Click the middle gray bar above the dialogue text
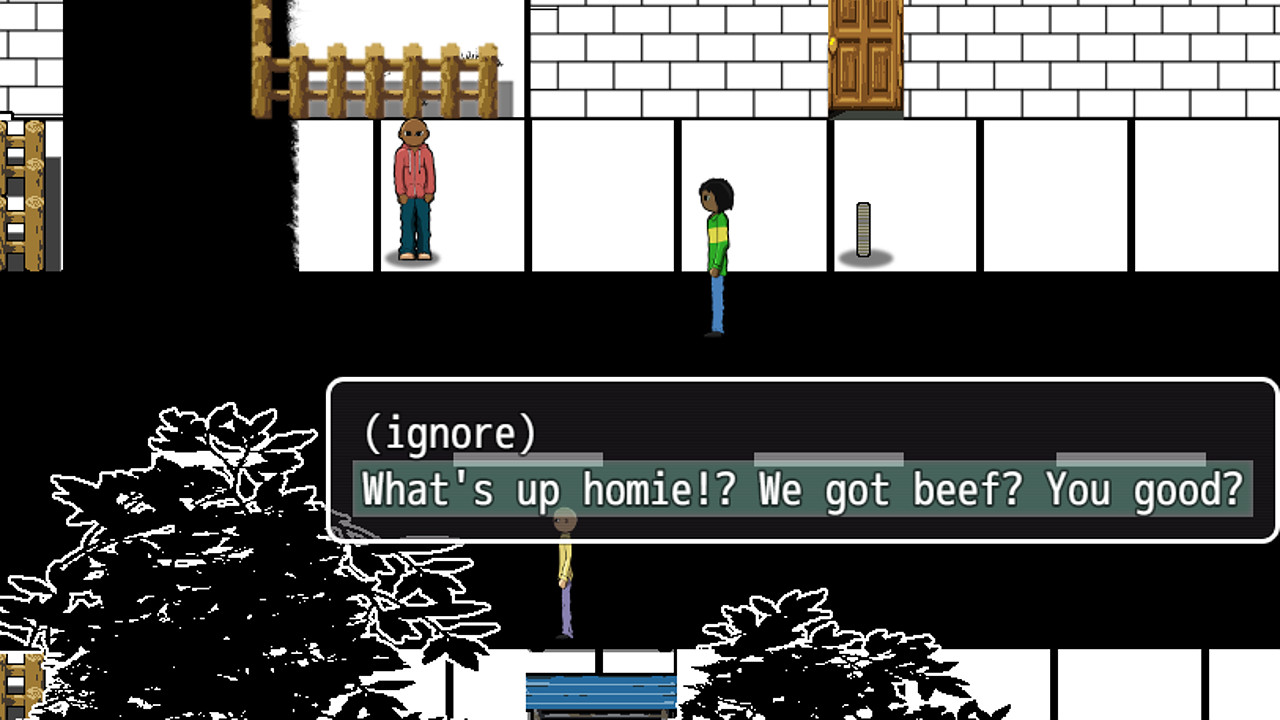The height and width of the screenshot is (720, 1280). tap(830, 457)
